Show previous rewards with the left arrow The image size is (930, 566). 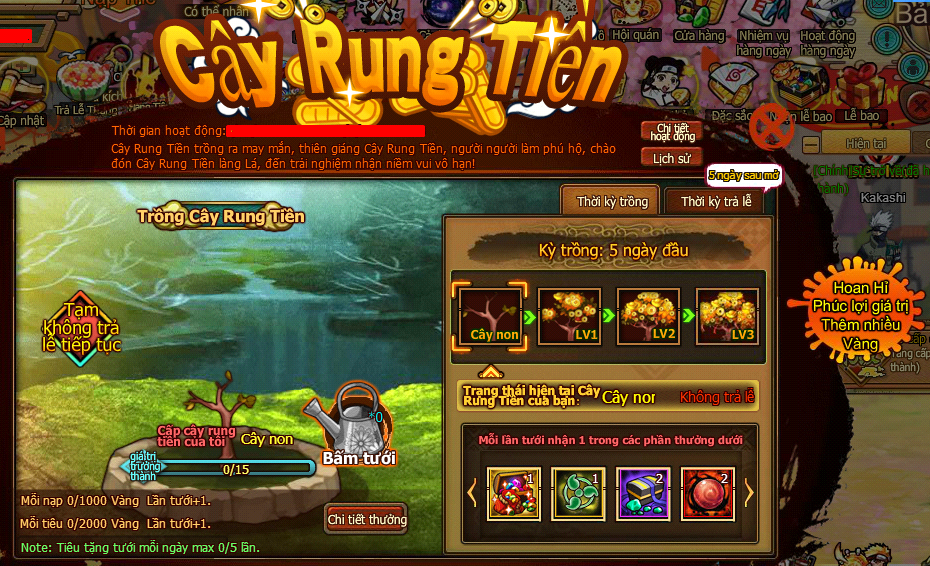click(473, 493)
